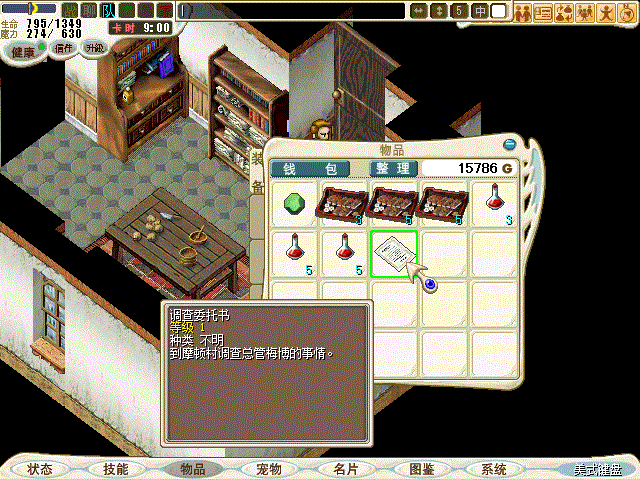The image size is (640, 480).
Task: Open the 状态 status menu
Action: click(x=41, y=468)
